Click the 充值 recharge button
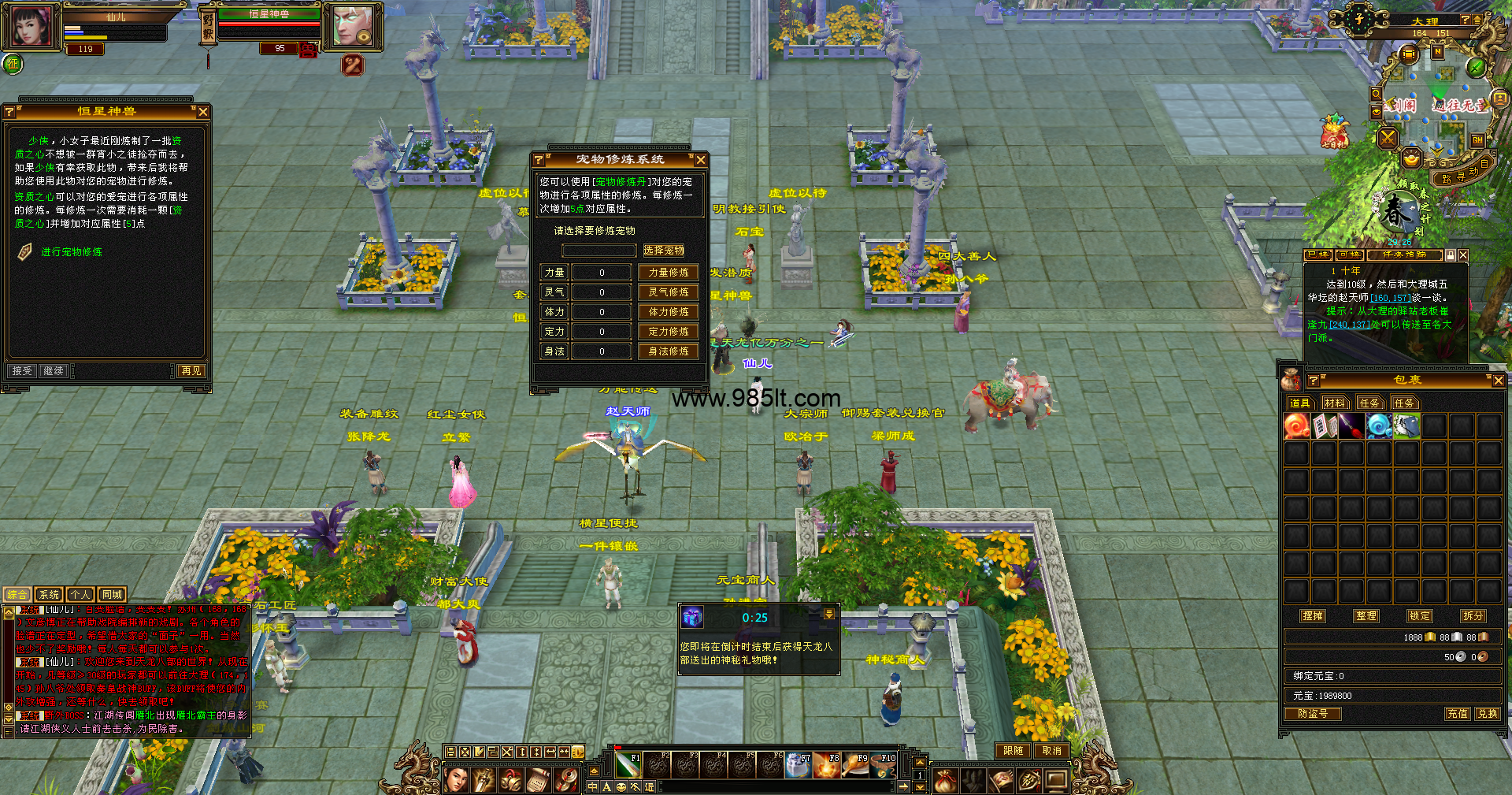 tap(1457, 714)
